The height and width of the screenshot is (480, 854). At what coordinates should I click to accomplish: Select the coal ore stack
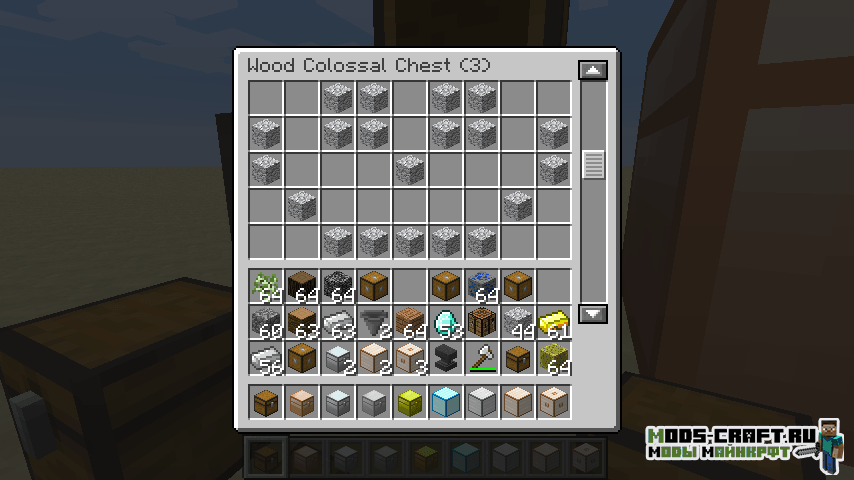tap(338, 286)
